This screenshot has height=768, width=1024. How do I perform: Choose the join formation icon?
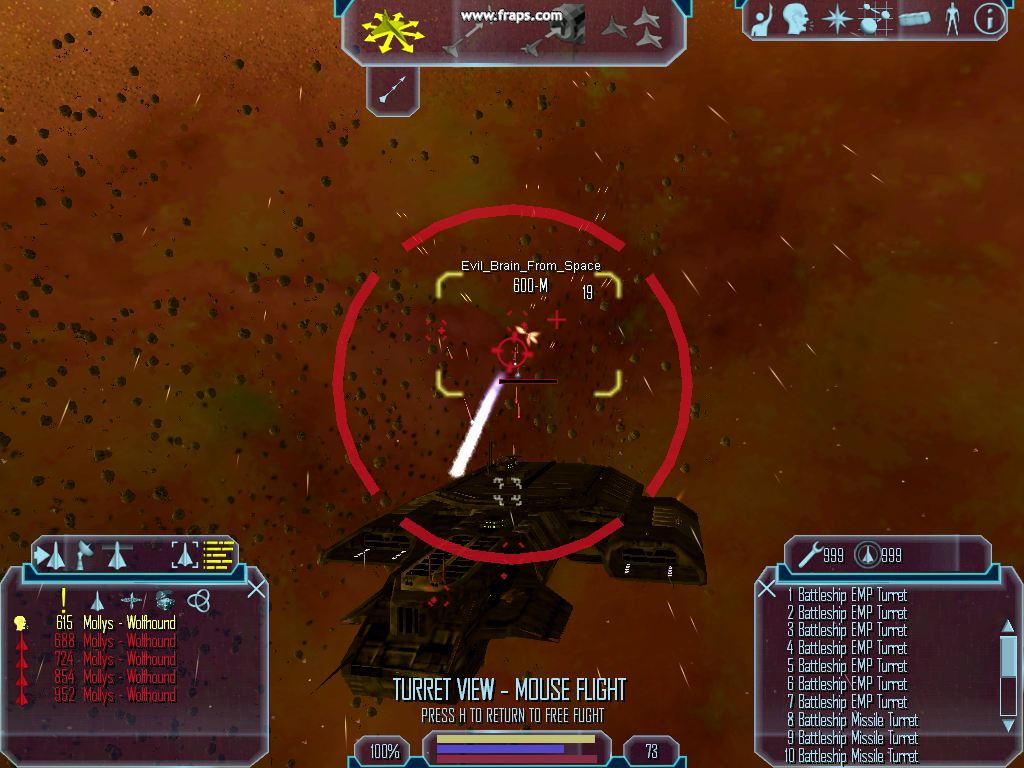click(x=638, y=29)
